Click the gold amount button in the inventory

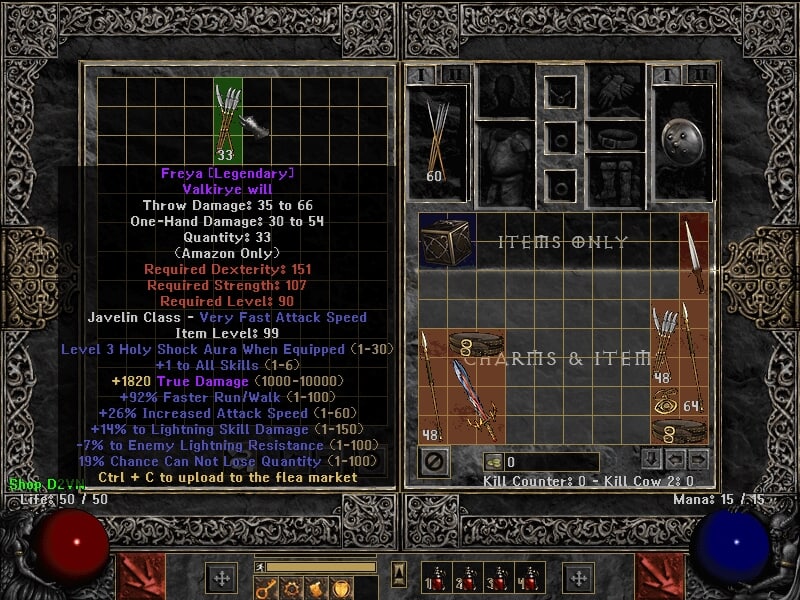[494, 462]
